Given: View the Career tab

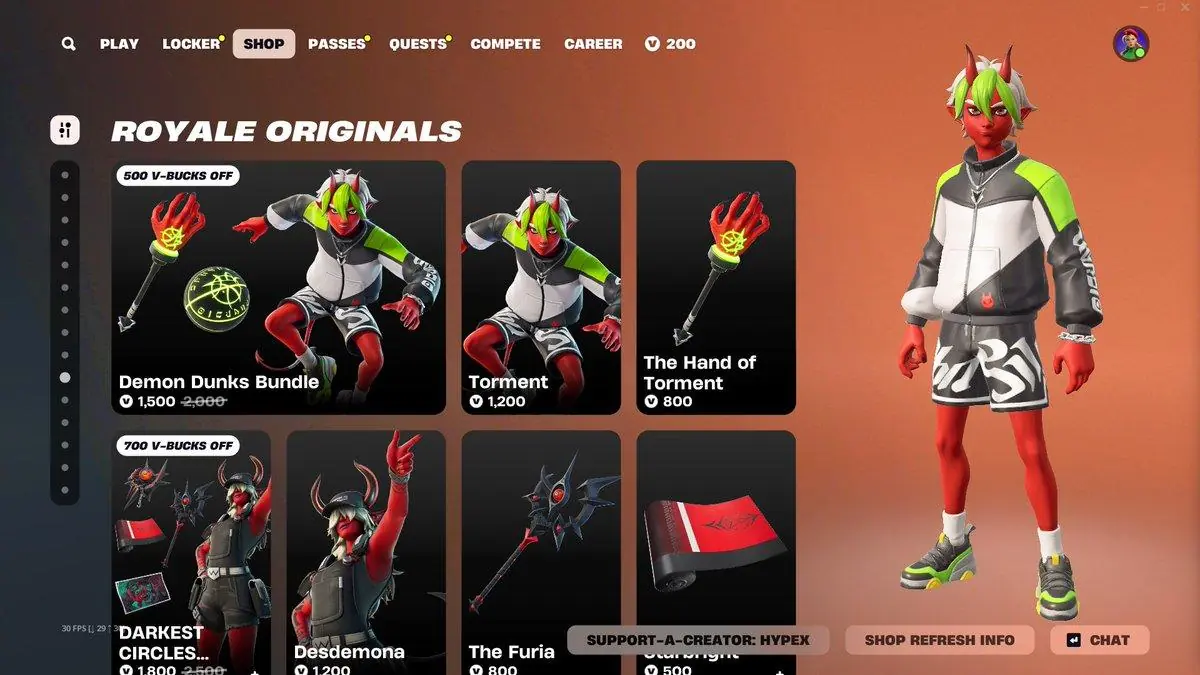Looking at the screenshot, I should pos(593,44).
